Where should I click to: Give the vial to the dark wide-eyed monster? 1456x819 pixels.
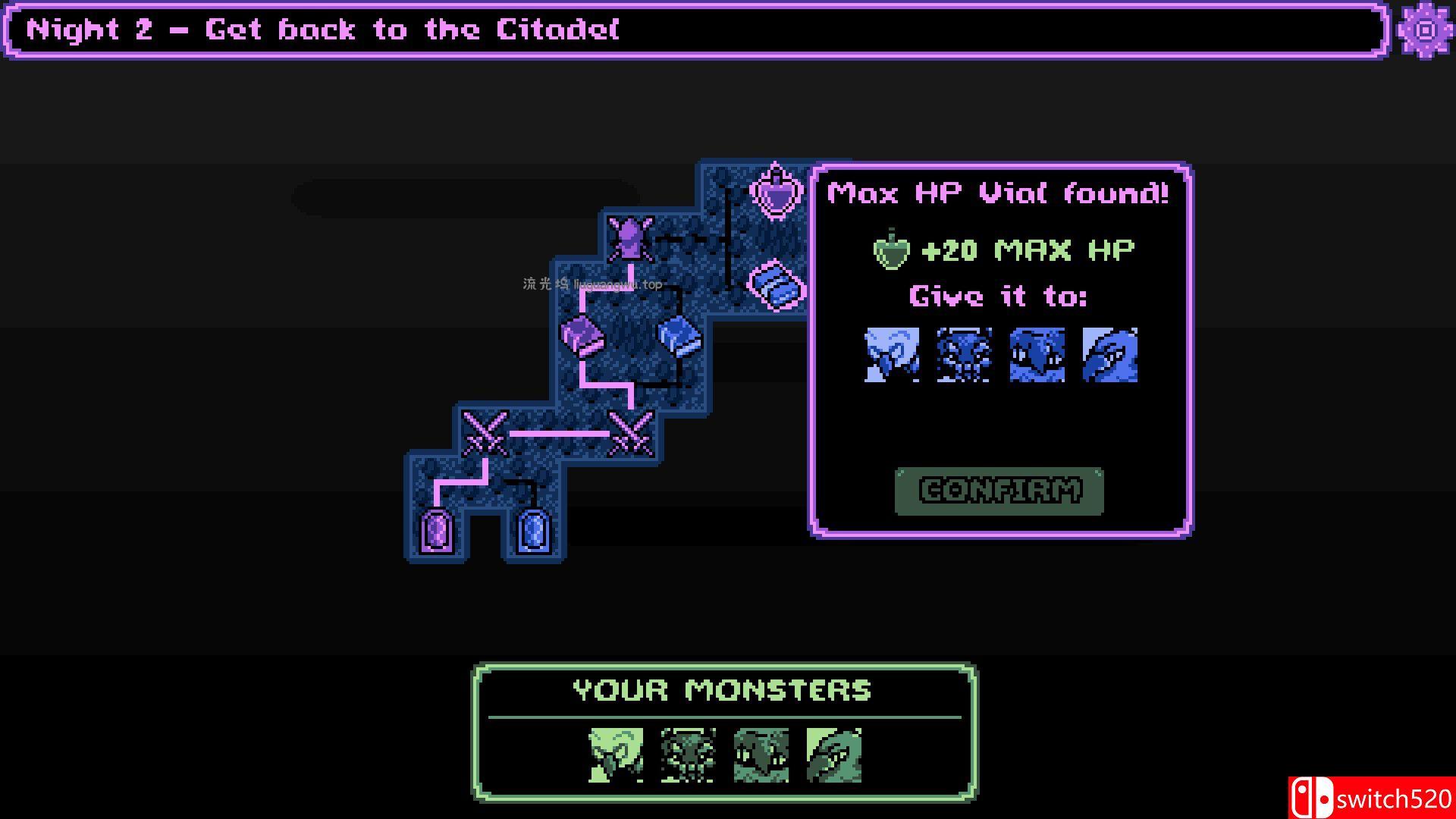pyautogui.click(x=1037, y=355)
